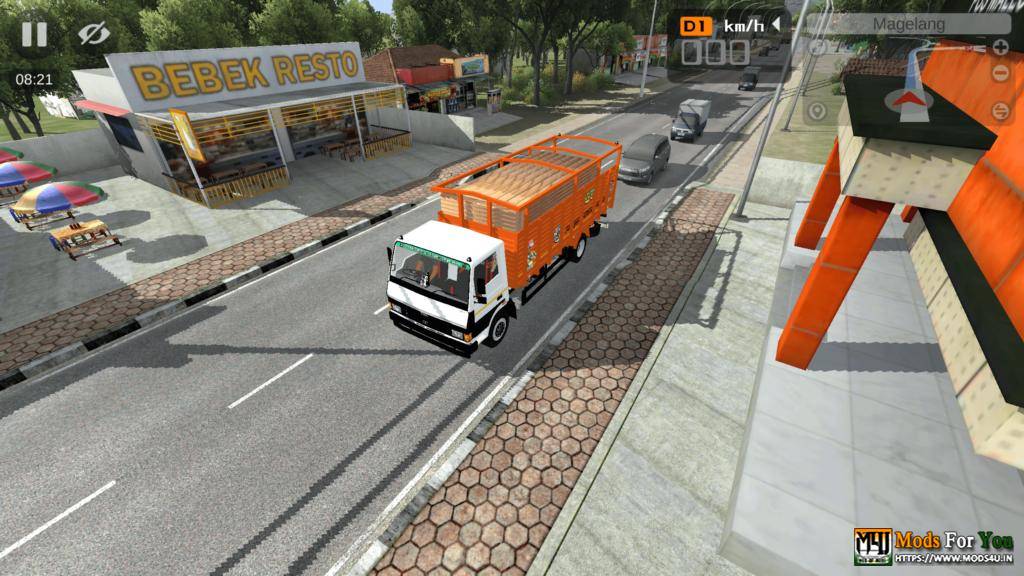
Task: Zoom in the minimap with the plus button
Action: pos(1000,47)
